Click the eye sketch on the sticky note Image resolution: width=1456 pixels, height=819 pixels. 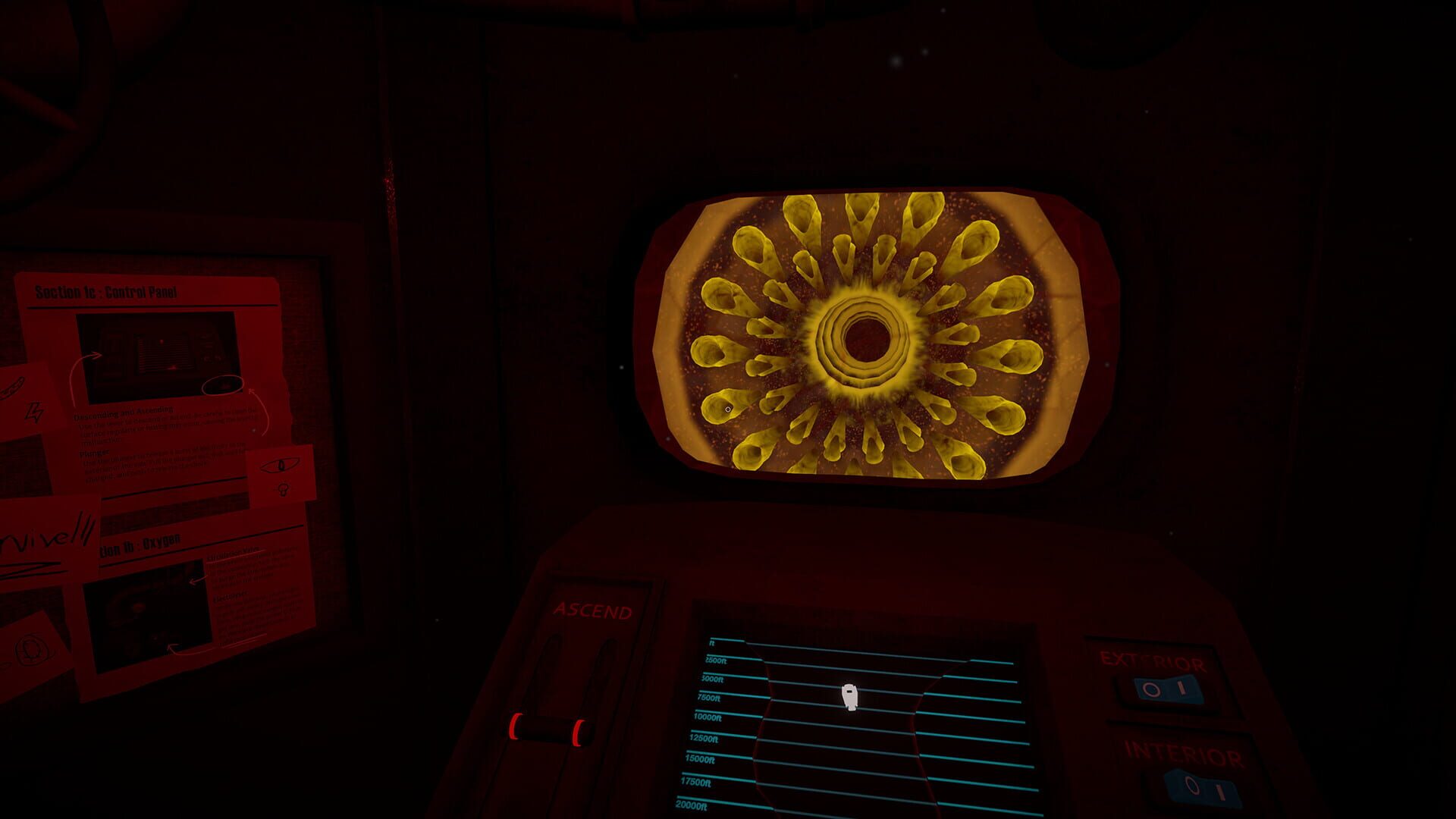(281, 466)
